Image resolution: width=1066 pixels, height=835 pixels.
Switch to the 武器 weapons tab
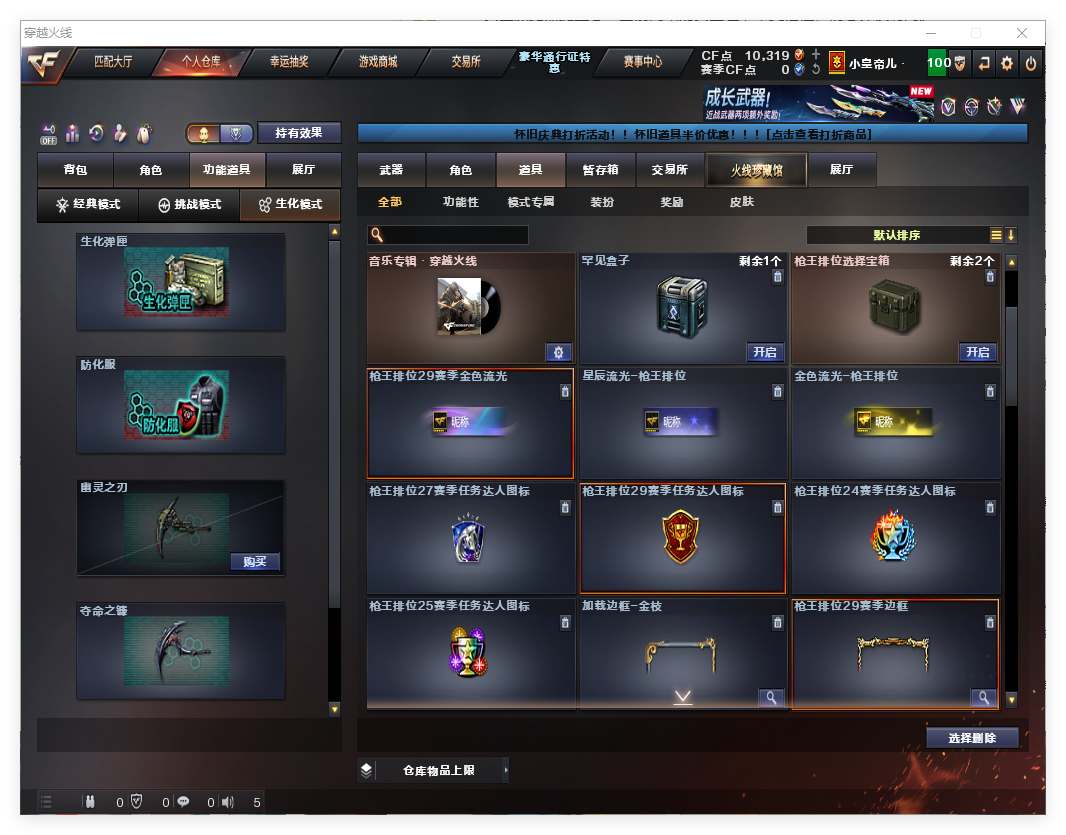point(391,171)
